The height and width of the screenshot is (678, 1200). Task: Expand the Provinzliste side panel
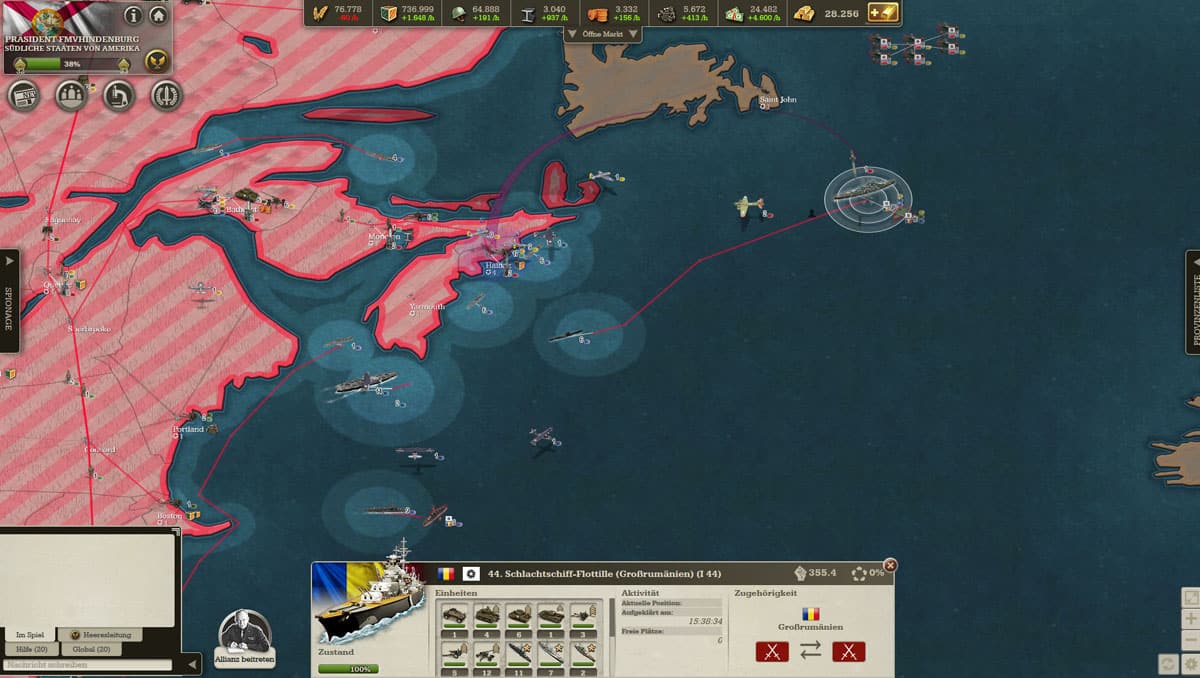click(x=1192, y=300)
